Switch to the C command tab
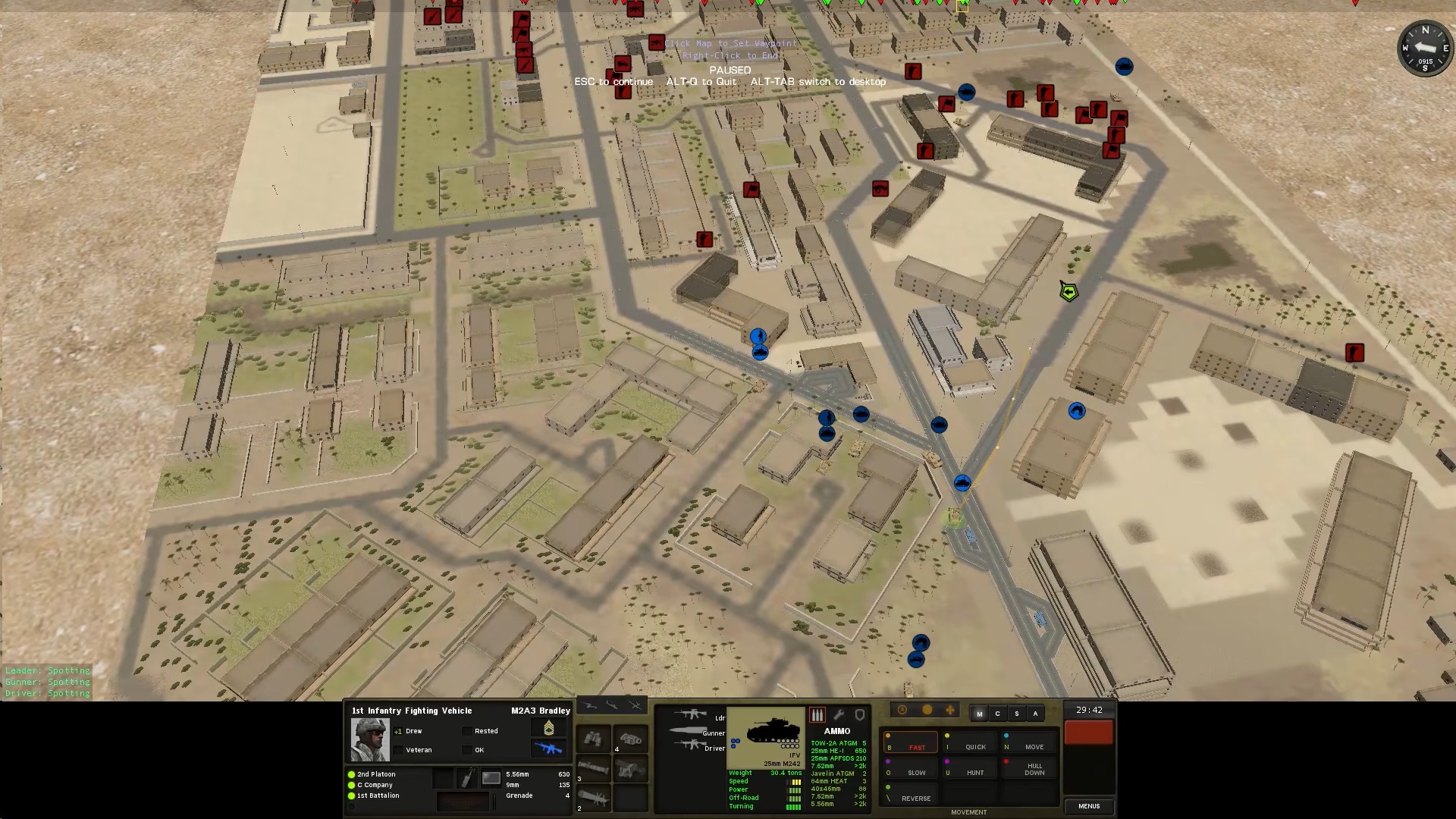This screenshot has height=819, width=1456. tap(997, 714)
